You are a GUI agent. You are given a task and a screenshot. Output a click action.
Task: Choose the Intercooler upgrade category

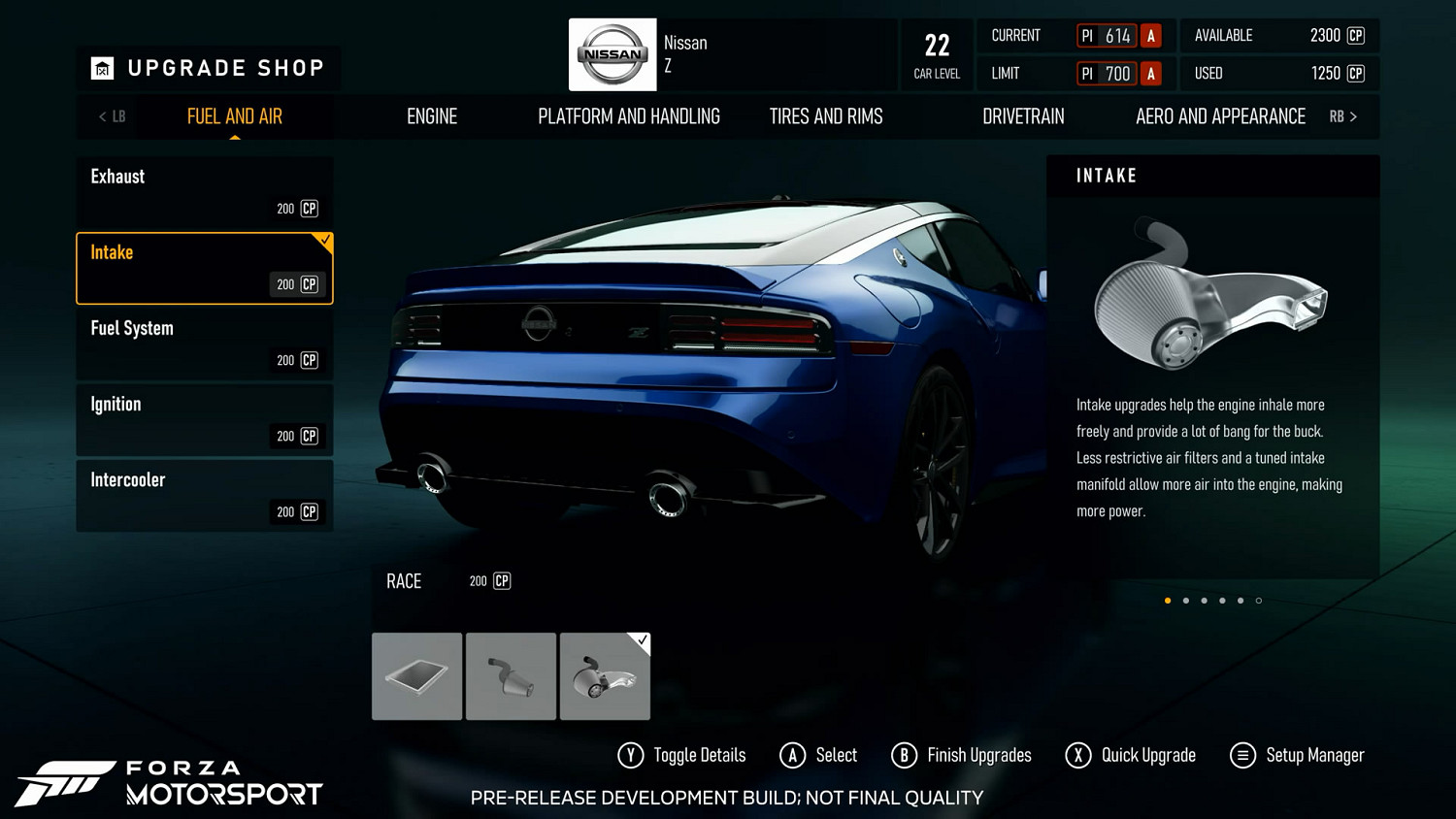pyautogui.click(x=205, y=495)
